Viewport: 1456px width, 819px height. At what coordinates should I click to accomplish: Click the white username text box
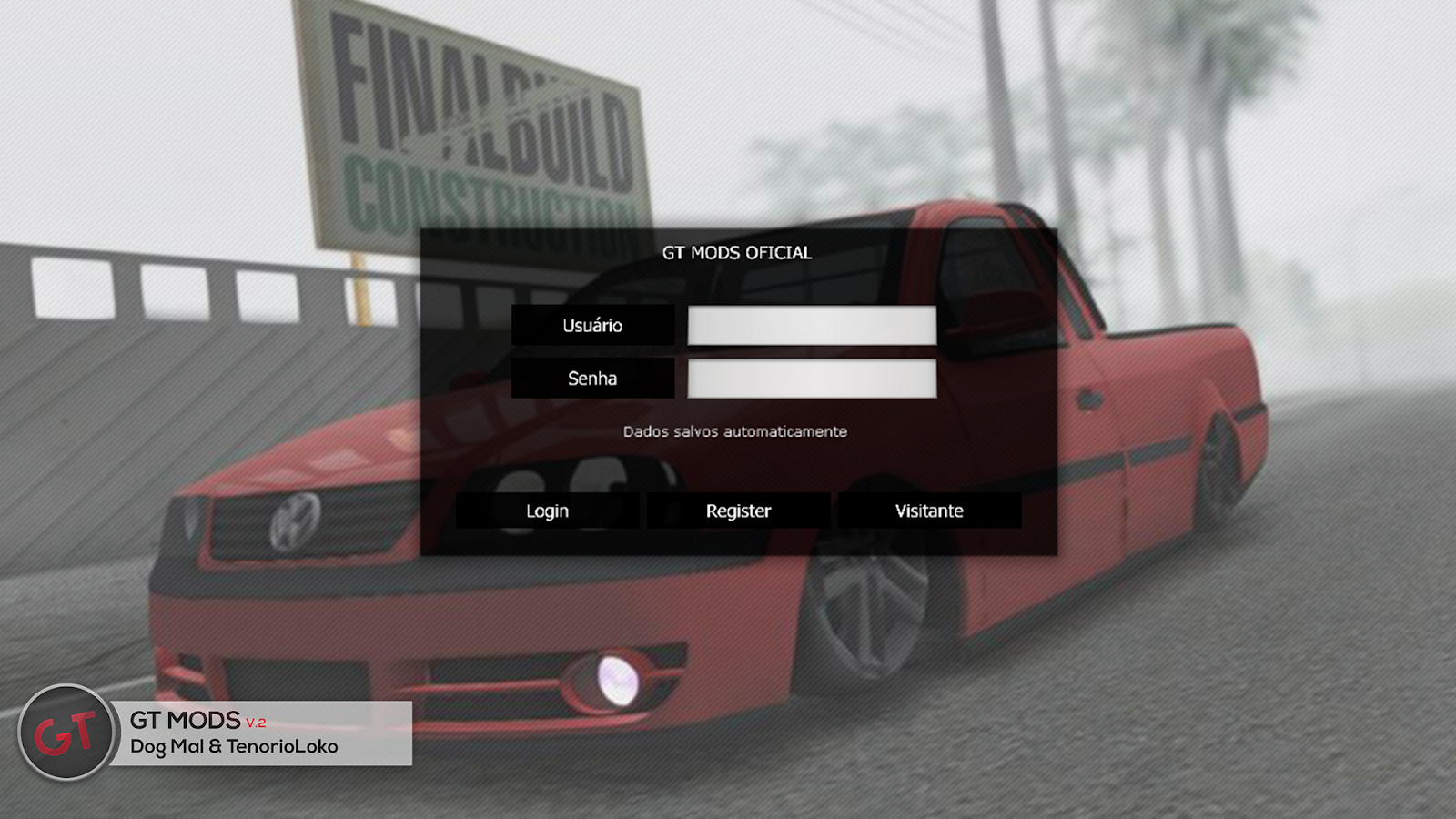coord(811,325)
